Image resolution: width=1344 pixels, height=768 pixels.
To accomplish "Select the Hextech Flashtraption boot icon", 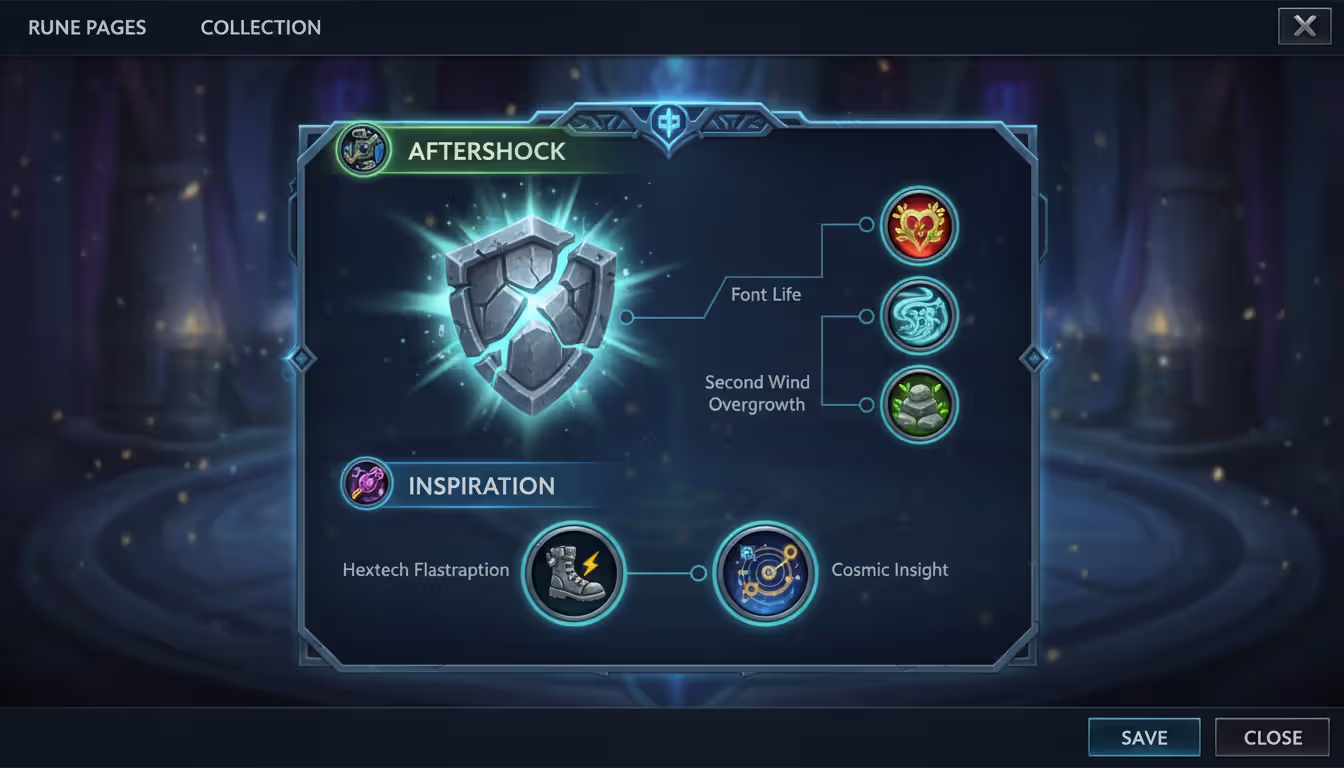I will [x=573, y=574].
